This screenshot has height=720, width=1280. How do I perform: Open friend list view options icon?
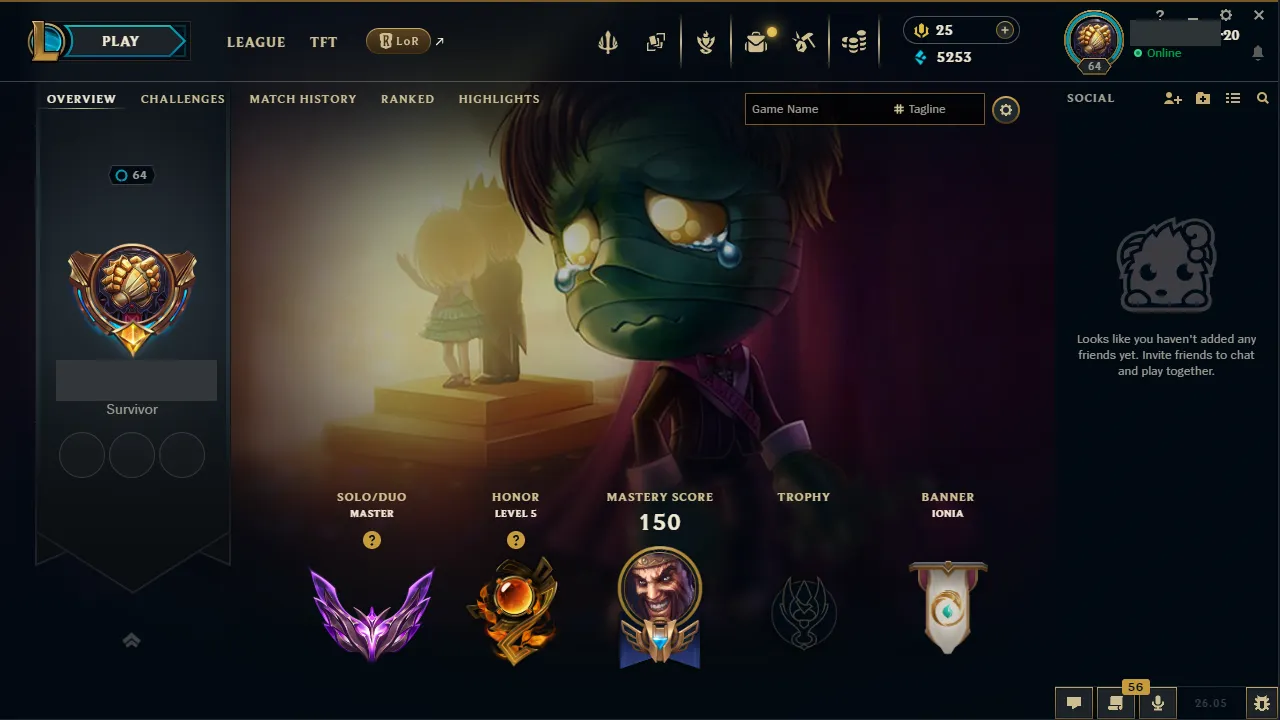(1233, 98)
